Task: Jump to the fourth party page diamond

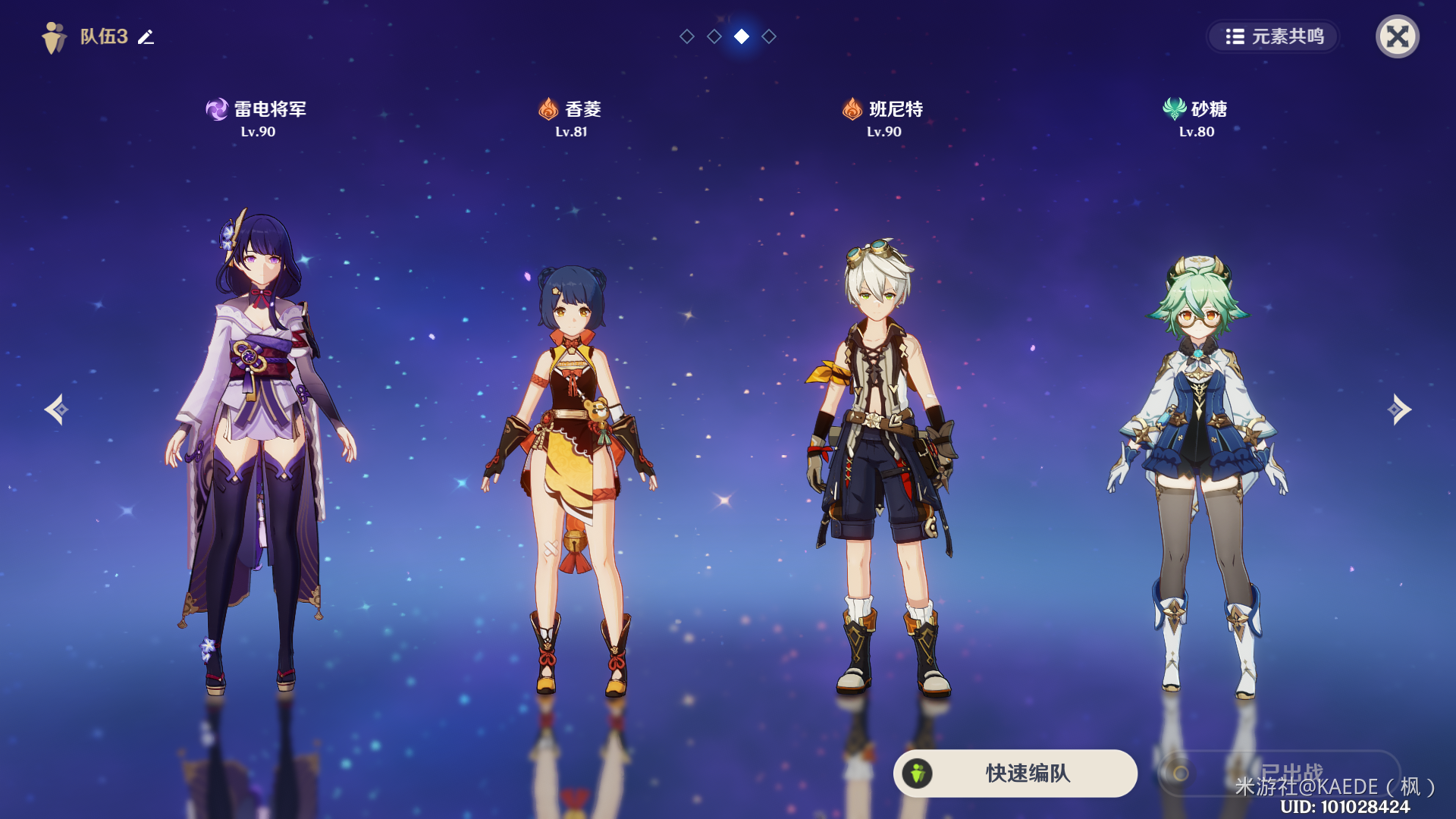Action: point(769,36)
